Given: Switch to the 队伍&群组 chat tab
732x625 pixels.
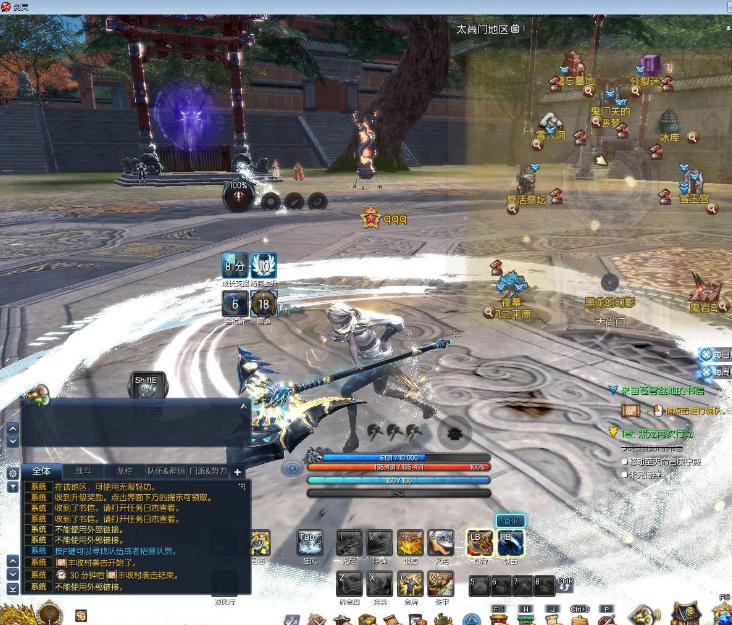Looking at the screenshot, I should coord(166,471).
